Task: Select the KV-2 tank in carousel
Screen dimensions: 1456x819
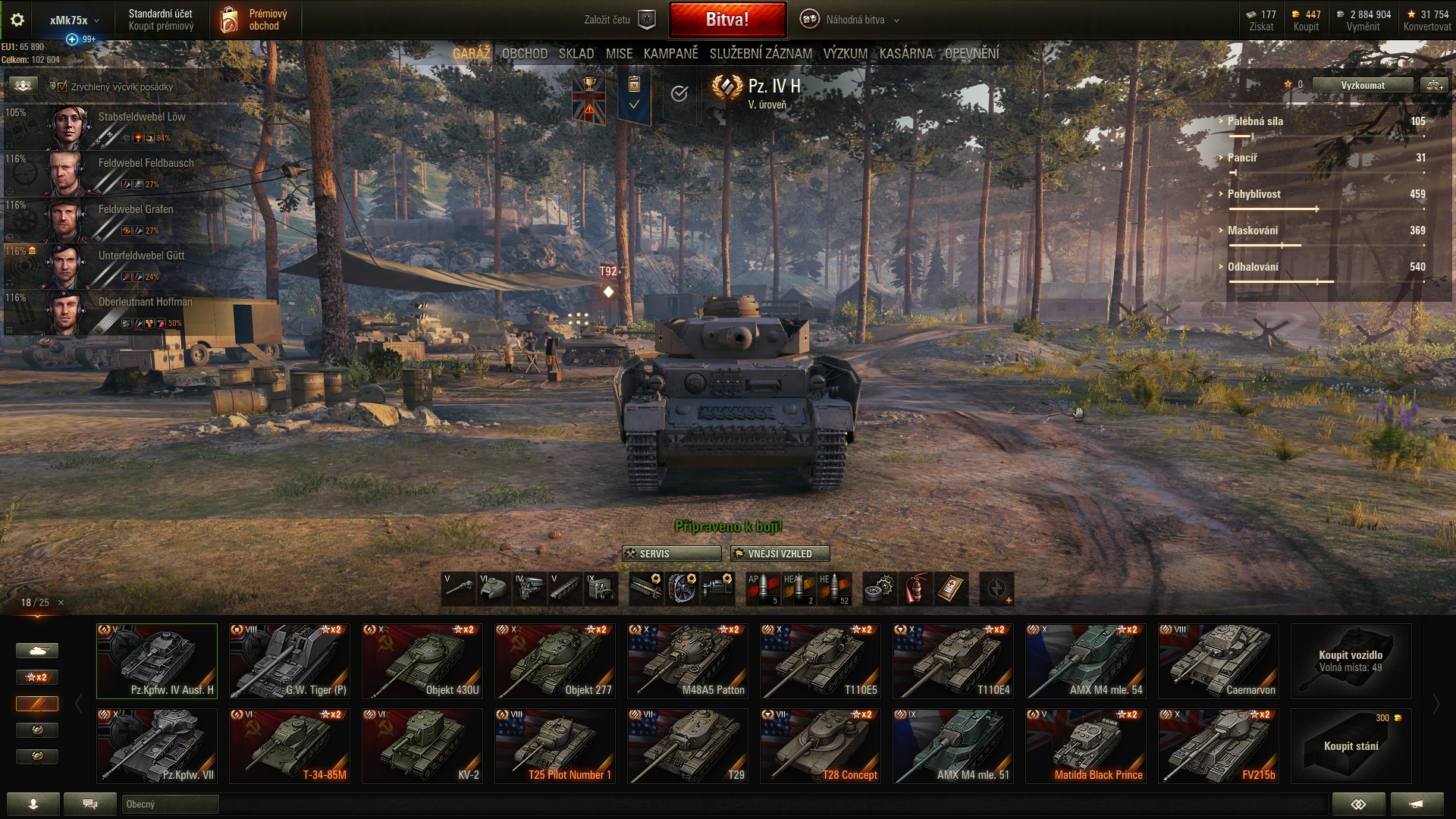Action: [x=422, y=745]
